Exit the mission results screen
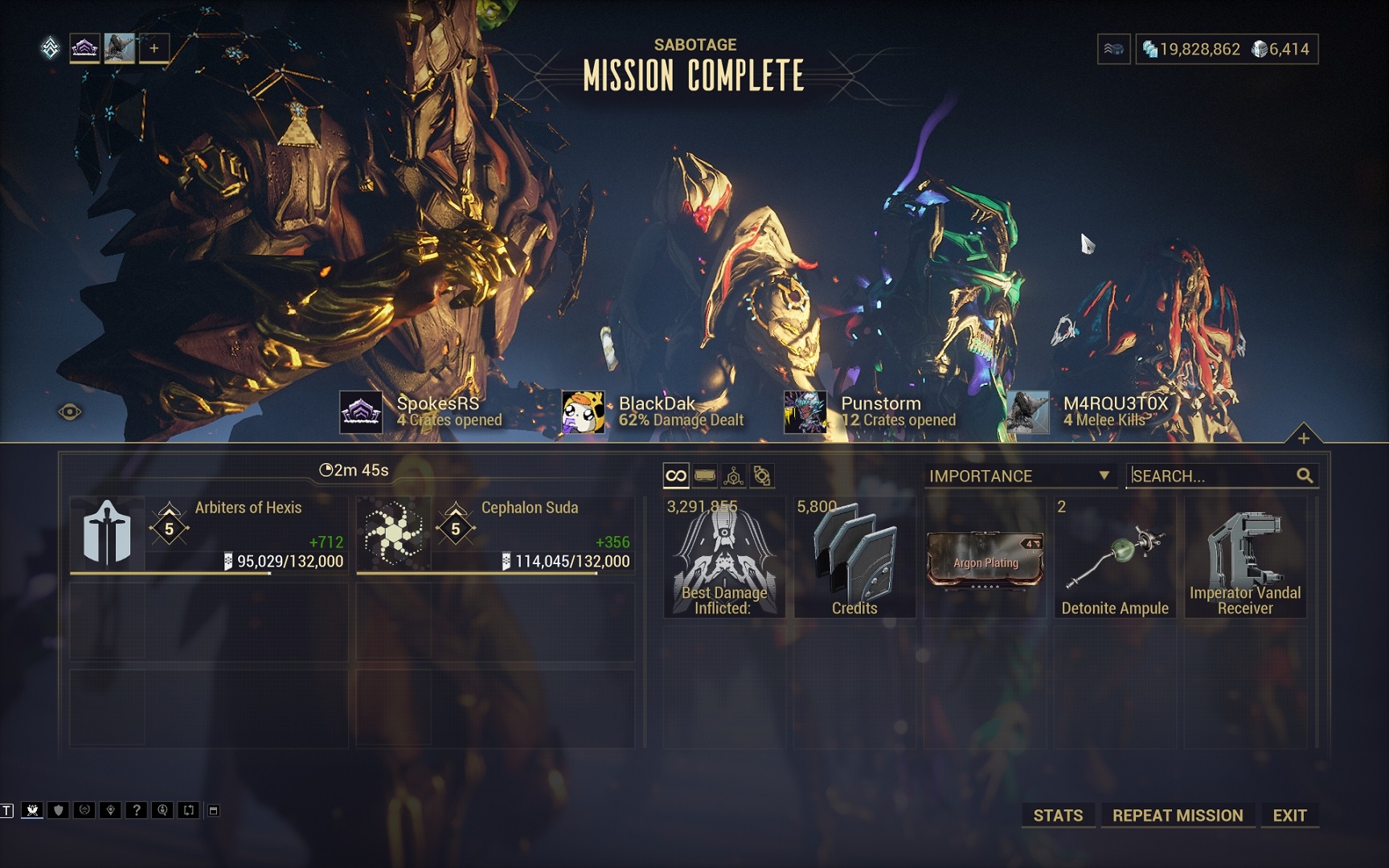This screenshot has width=1389, height=868. tap(1289, 815)
